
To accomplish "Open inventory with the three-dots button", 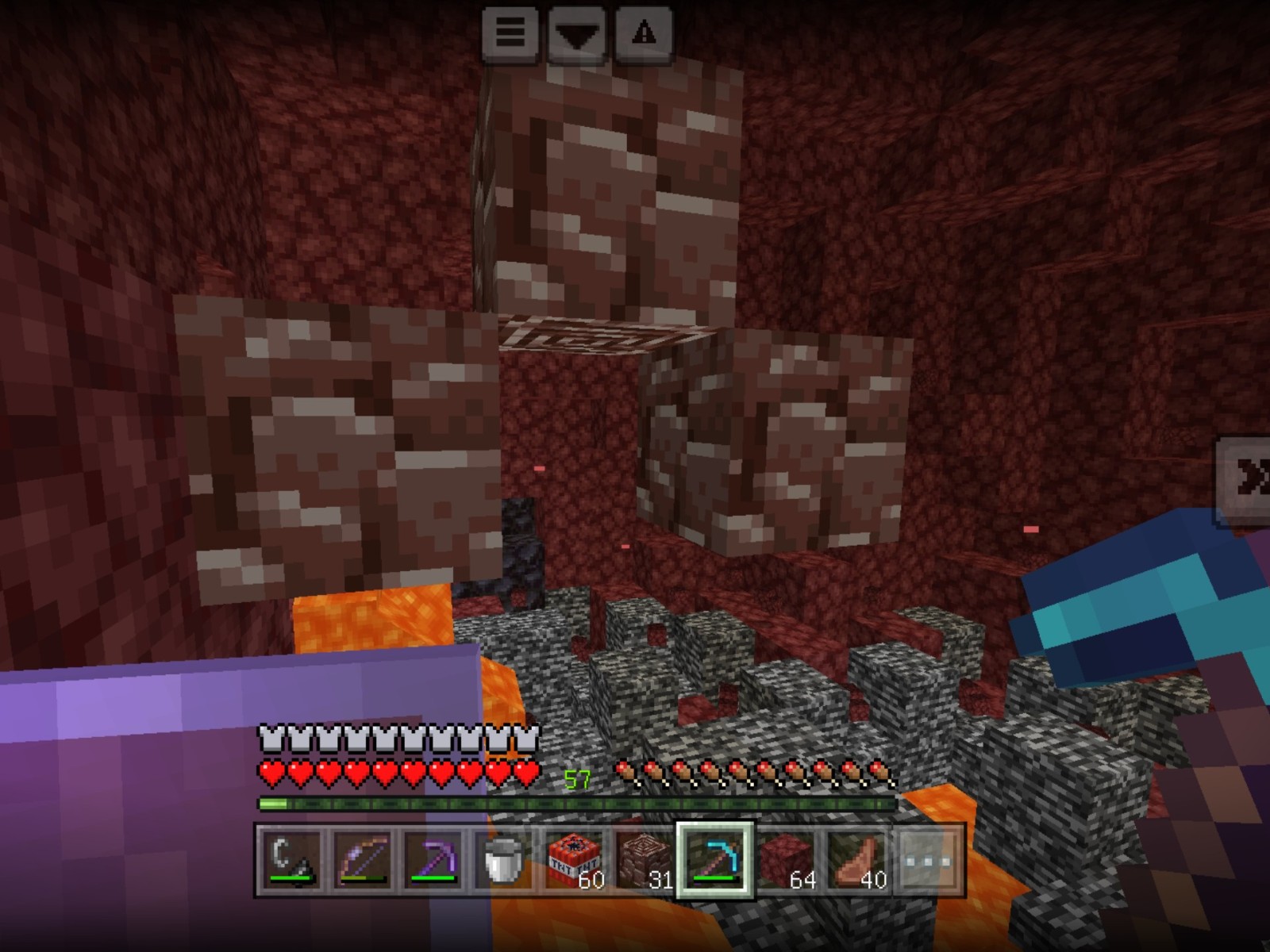I will tap(926, 860).
